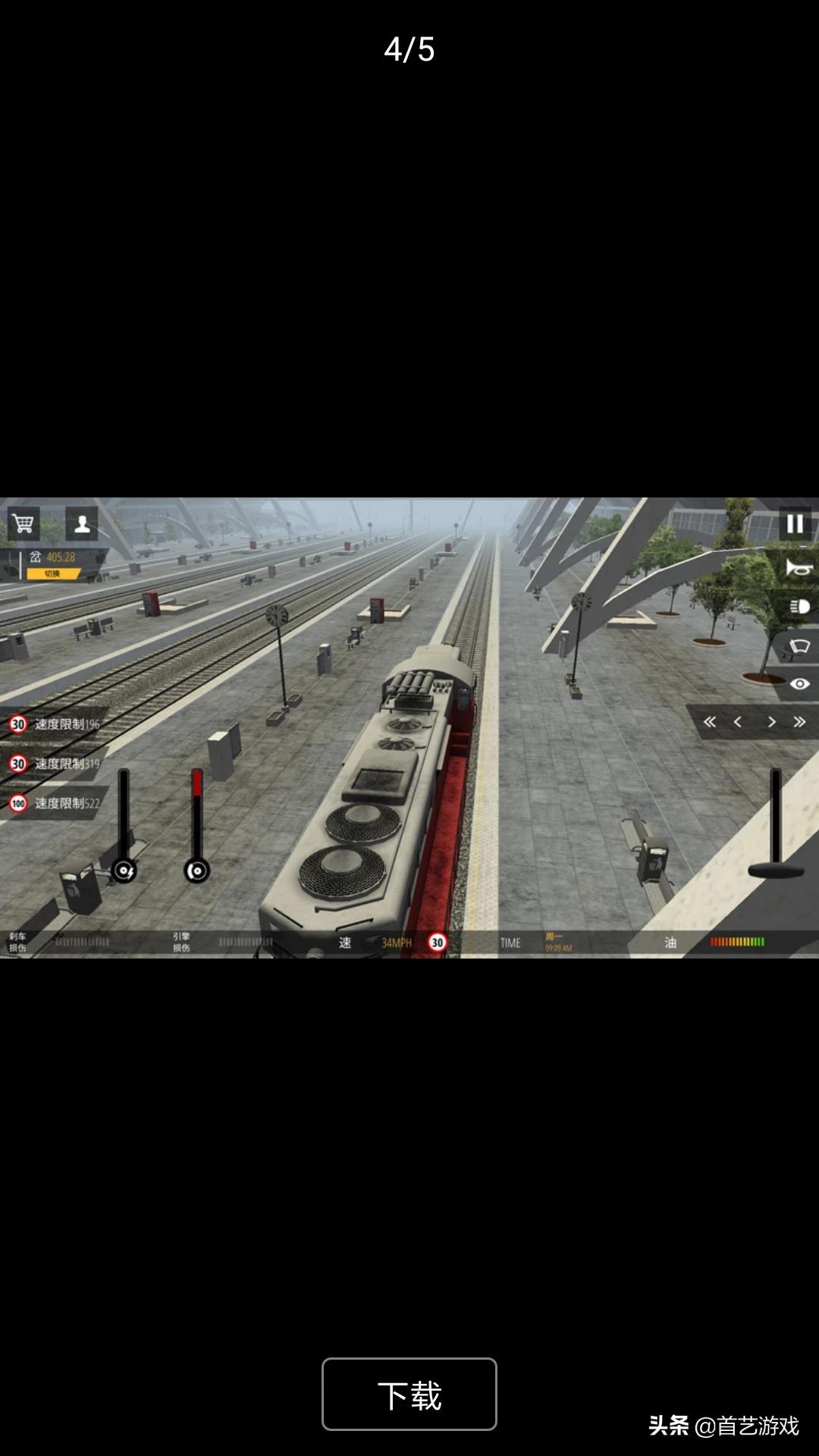Open the player profile icon
819x1456 pixels.
[x=82, y=523]
